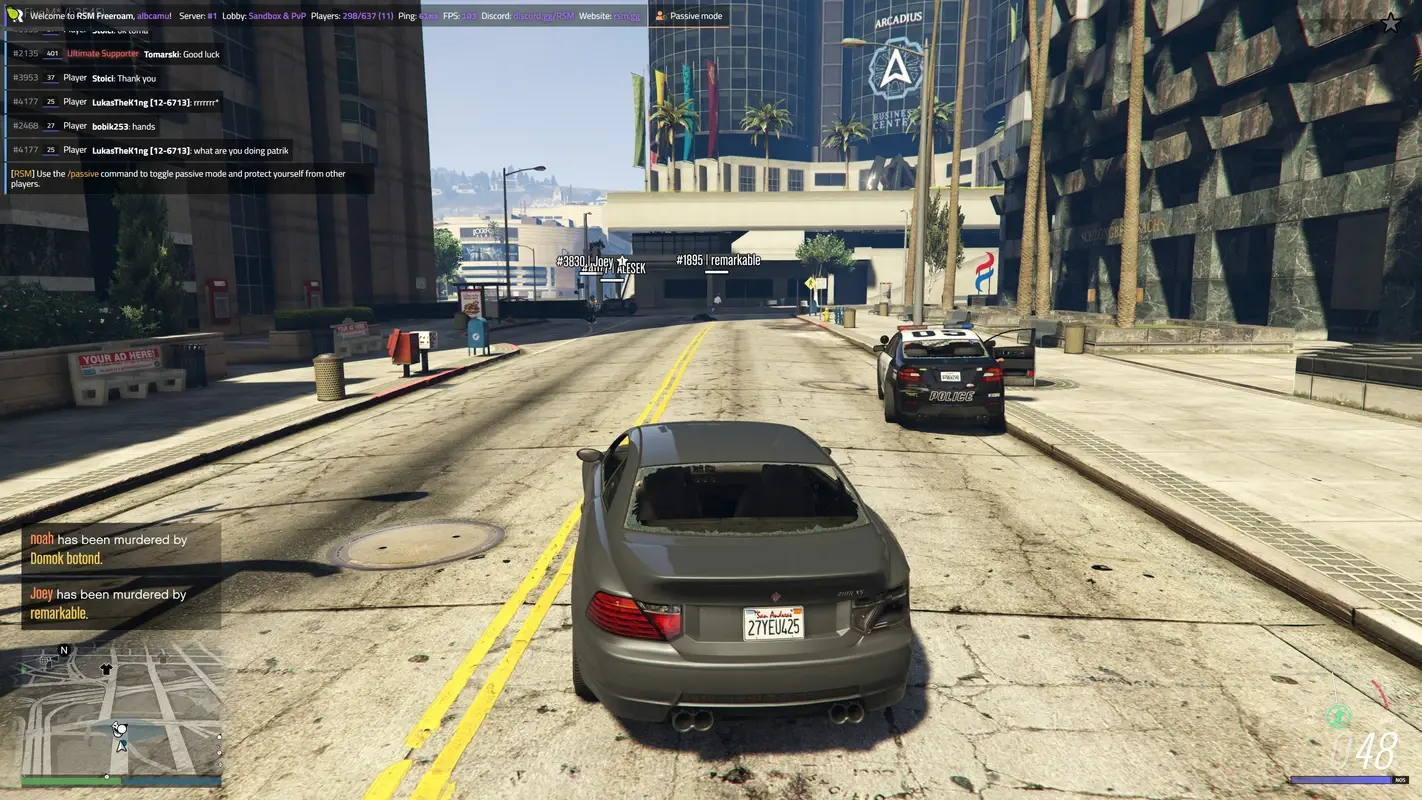The image size is (1422, 800).
Task: Click the RSM logo icon in top bar
Action: tap(14, 15)
